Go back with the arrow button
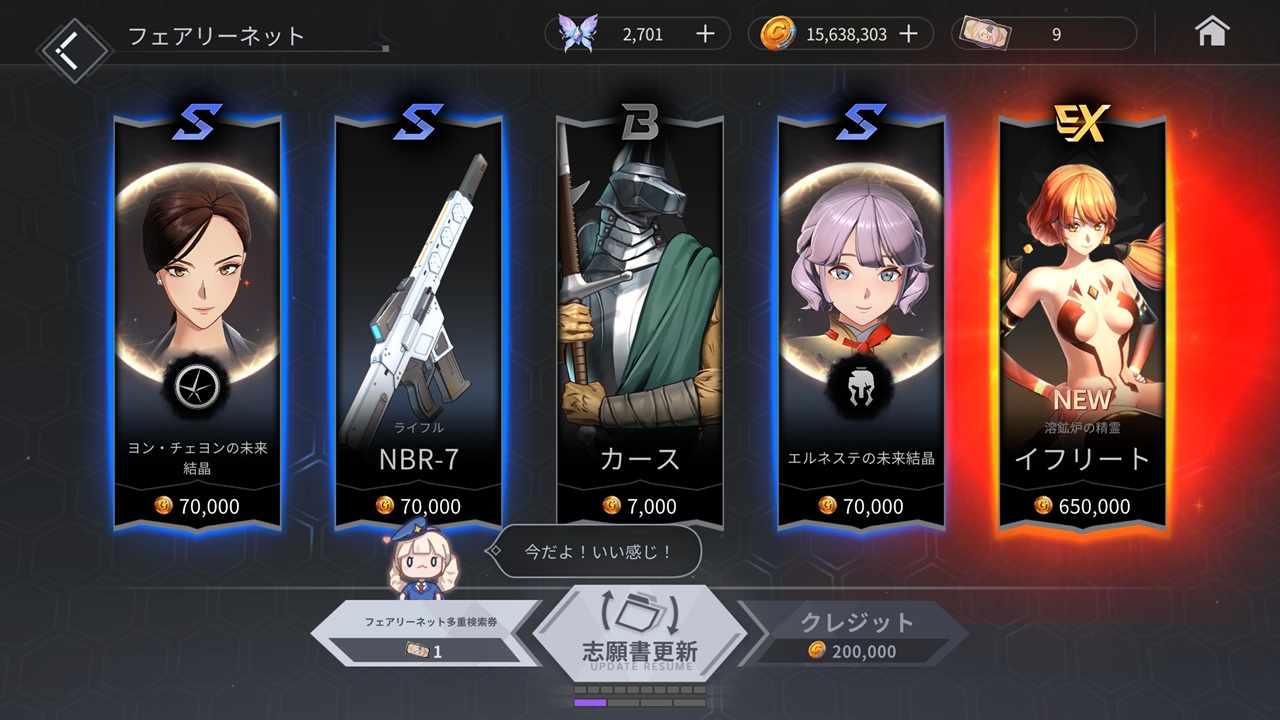The height and width of the screenshot is (720, 1280). tap(73, 46)
